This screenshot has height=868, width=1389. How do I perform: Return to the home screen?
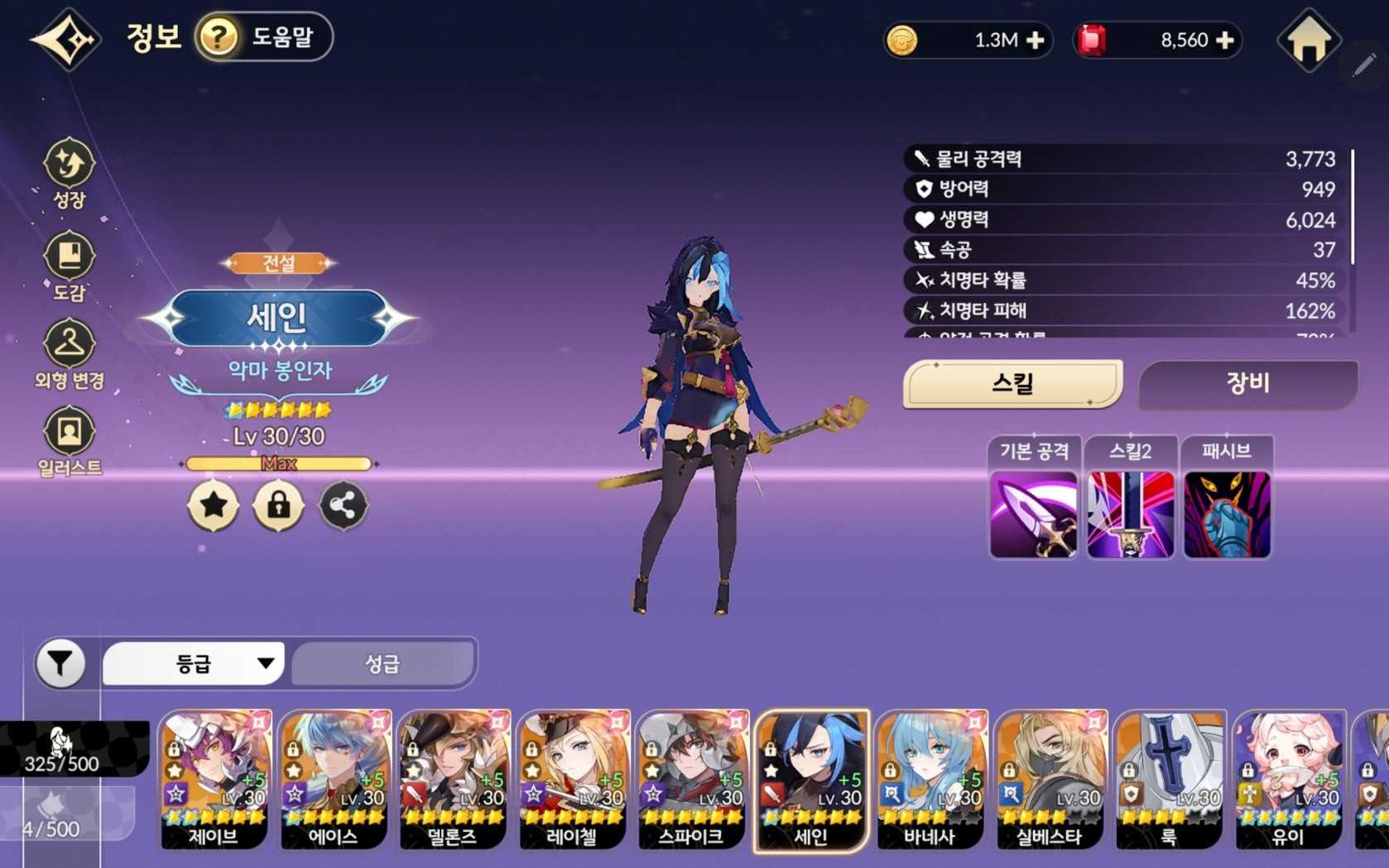(1309, 40)
